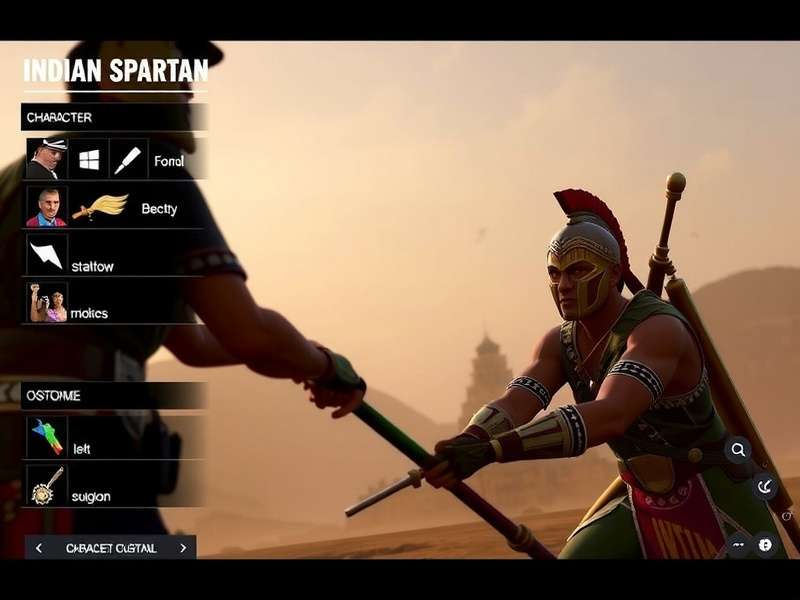The image size is (800, 600).
Task: Open the magnifying glass search button
Action: [738, 450]
